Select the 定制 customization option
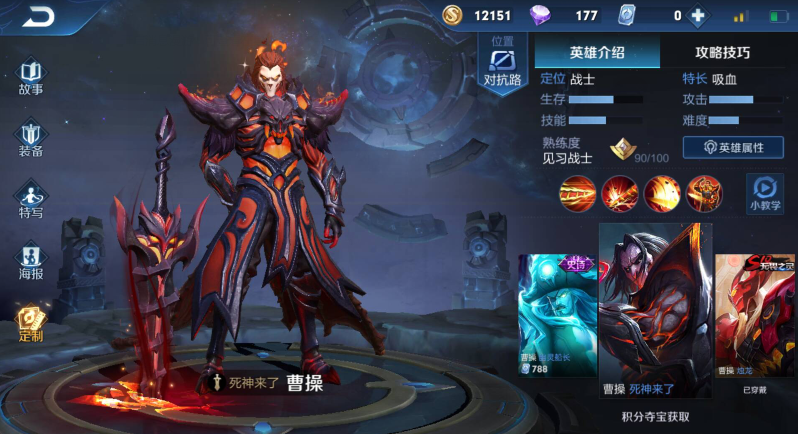798x434 pixels. [31, 323]
